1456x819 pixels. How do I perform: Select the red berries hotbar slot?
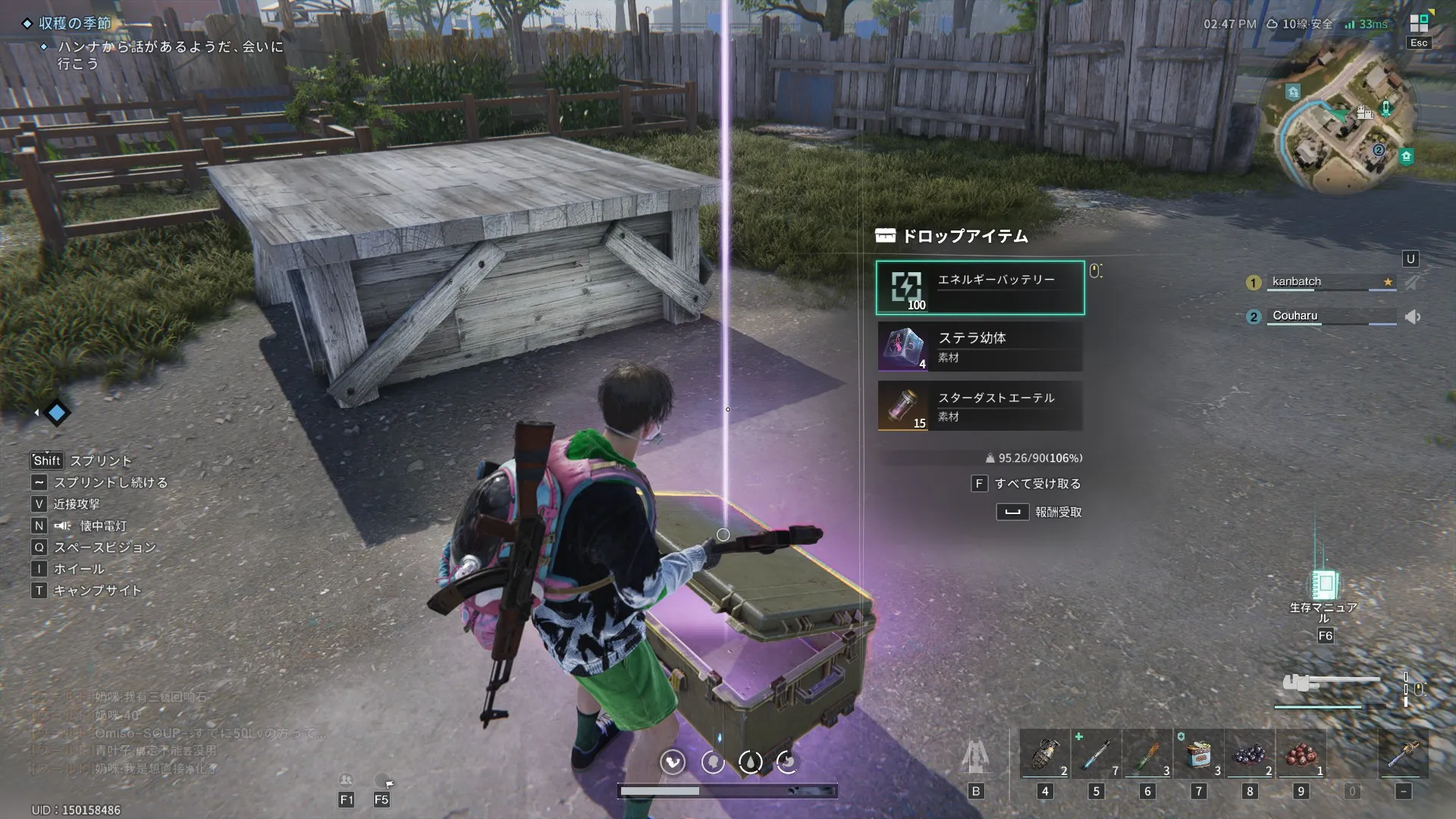[1301, 755]
